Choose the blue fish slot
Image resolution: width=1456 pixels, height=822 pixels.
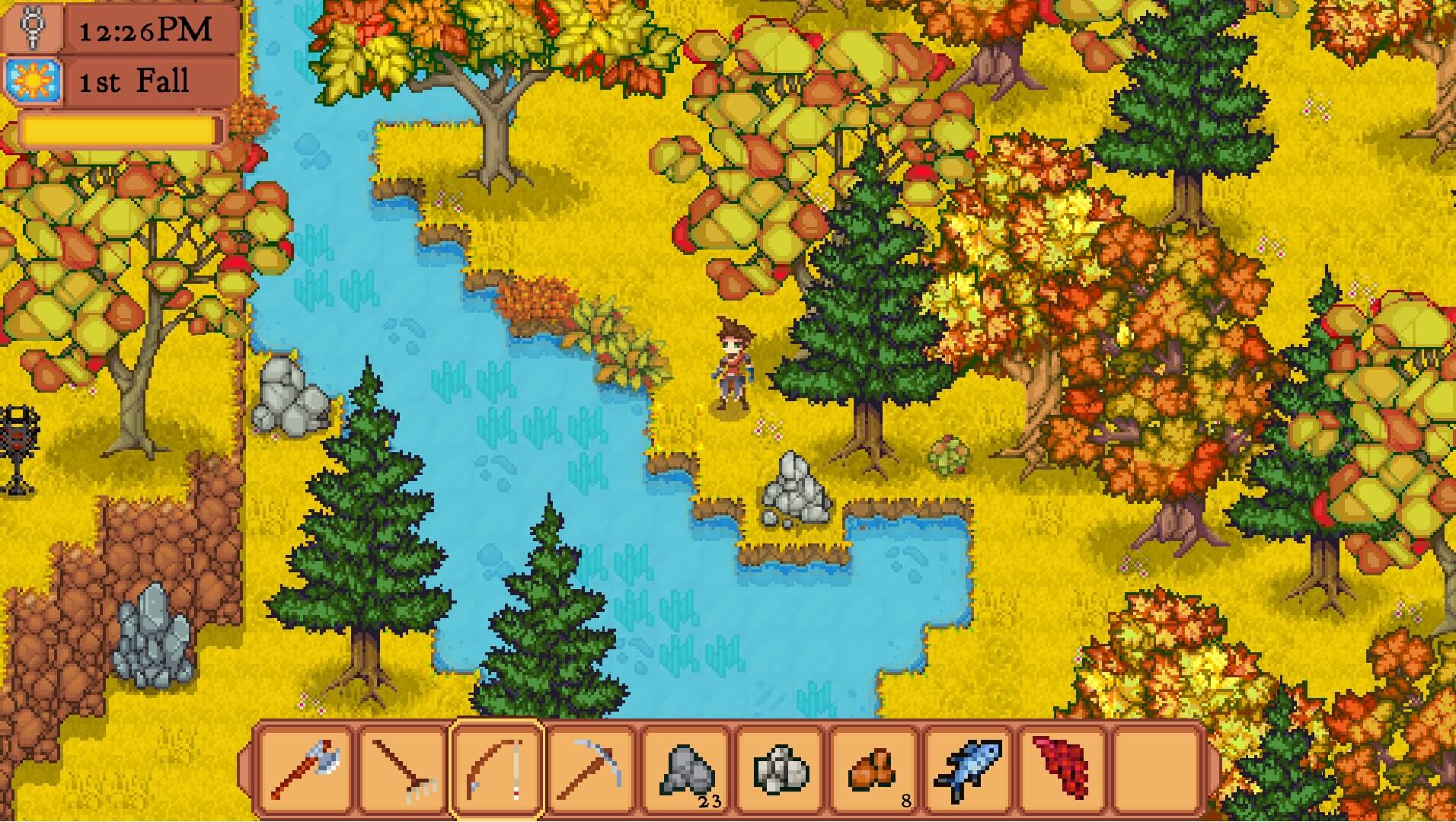(x=970, y=769)
